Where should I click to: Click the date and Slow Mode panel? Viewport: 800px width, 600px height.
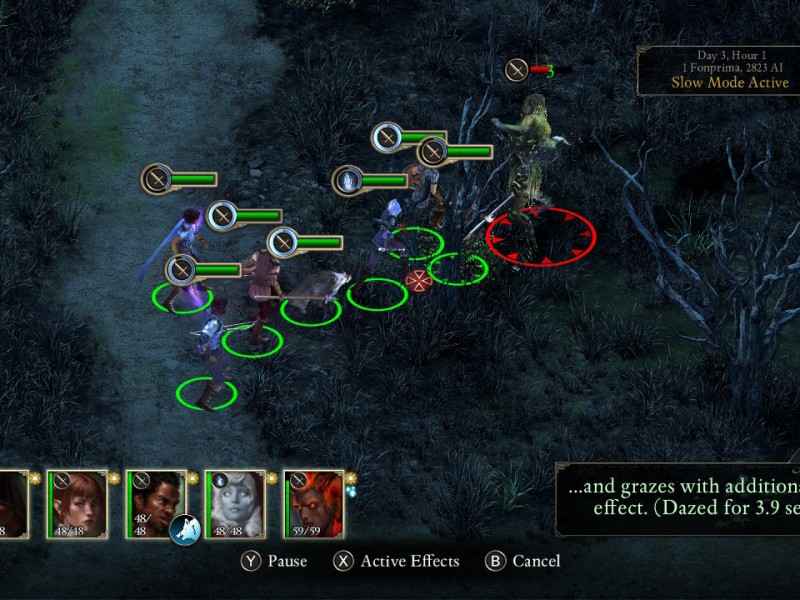point(718,70)
